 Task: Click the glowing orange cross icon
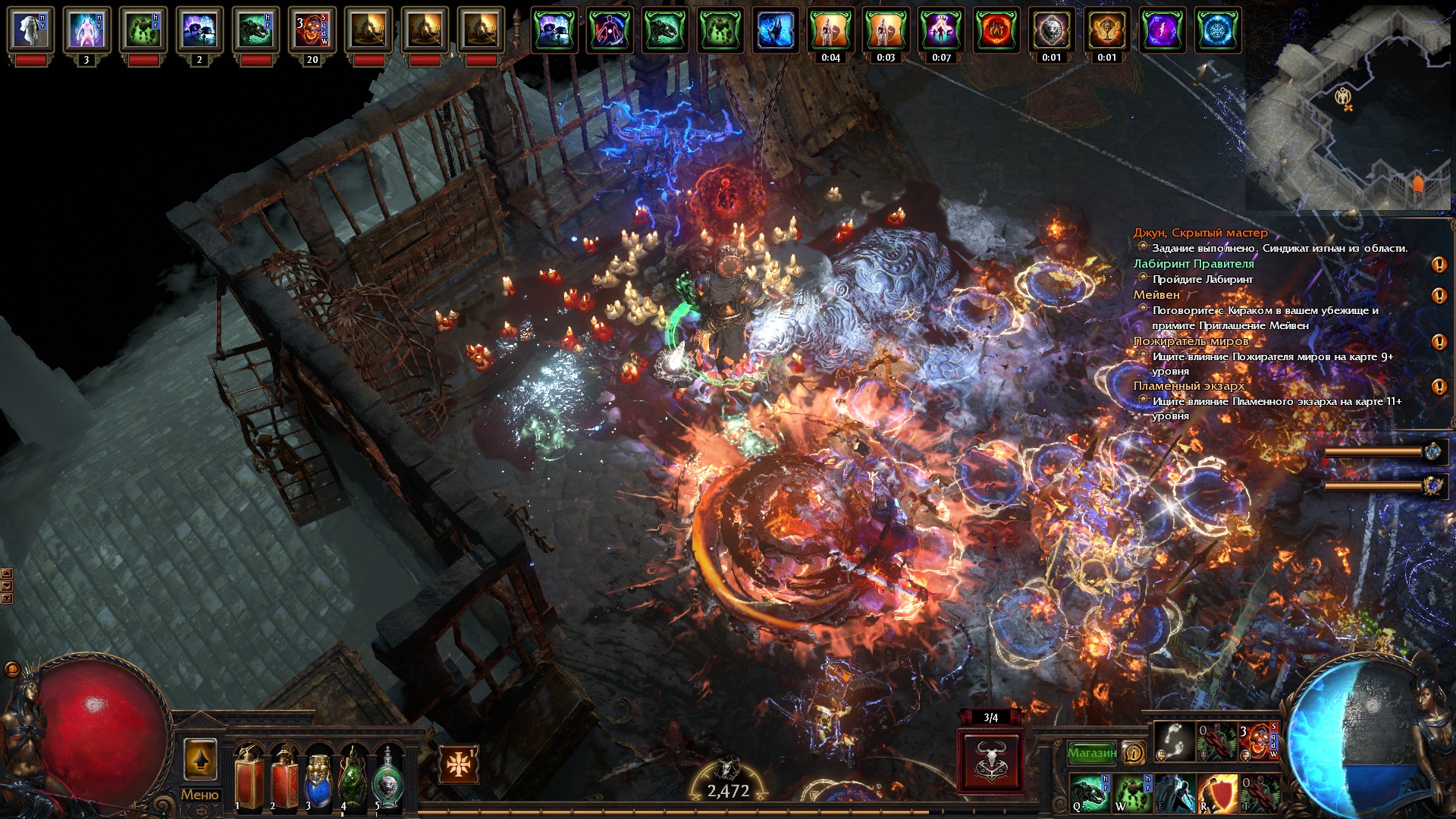coord(458,764)
